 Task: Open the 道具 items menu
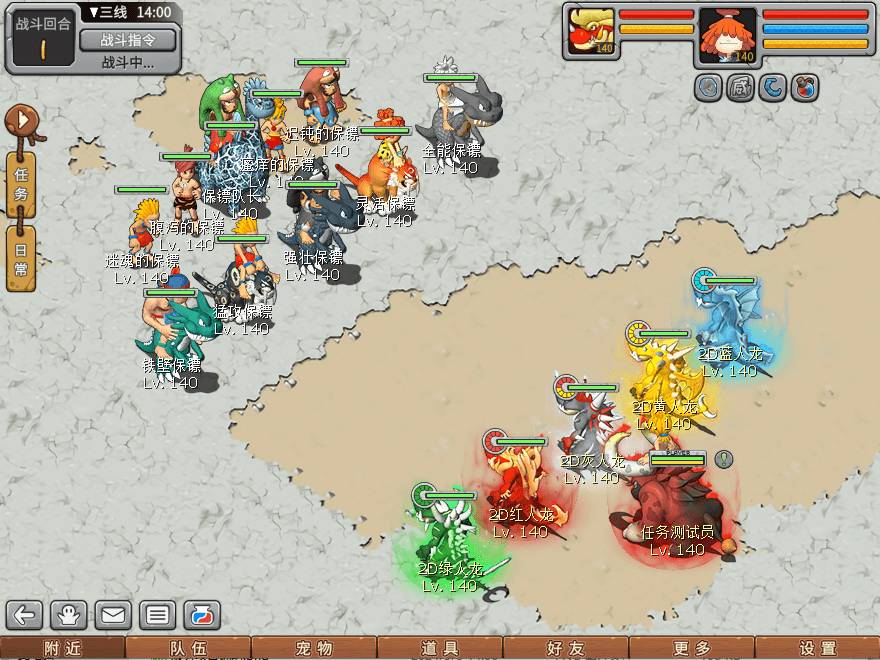[440, 649]
